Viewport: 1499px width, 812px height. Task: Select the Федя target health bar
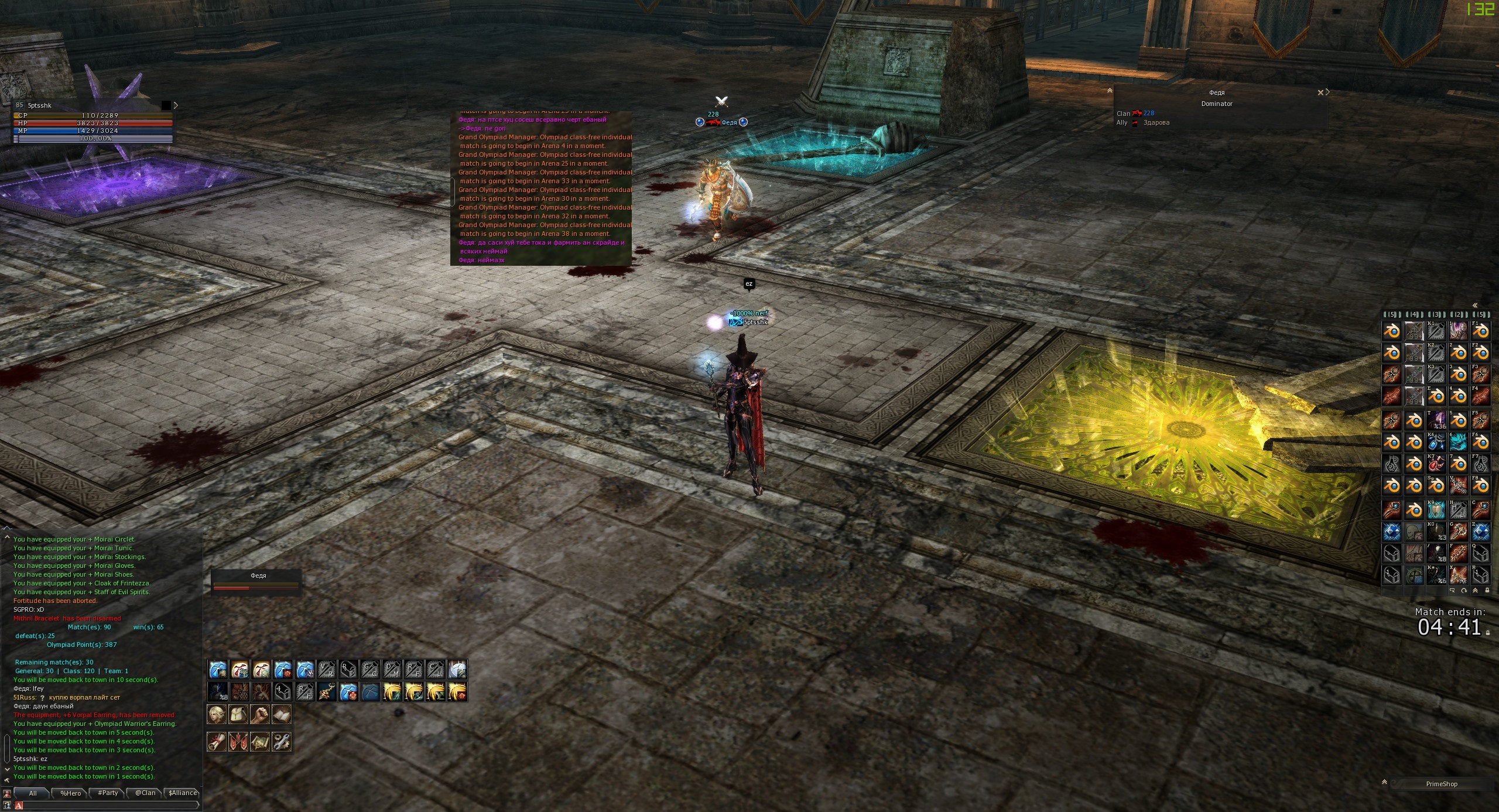[256, 587]
